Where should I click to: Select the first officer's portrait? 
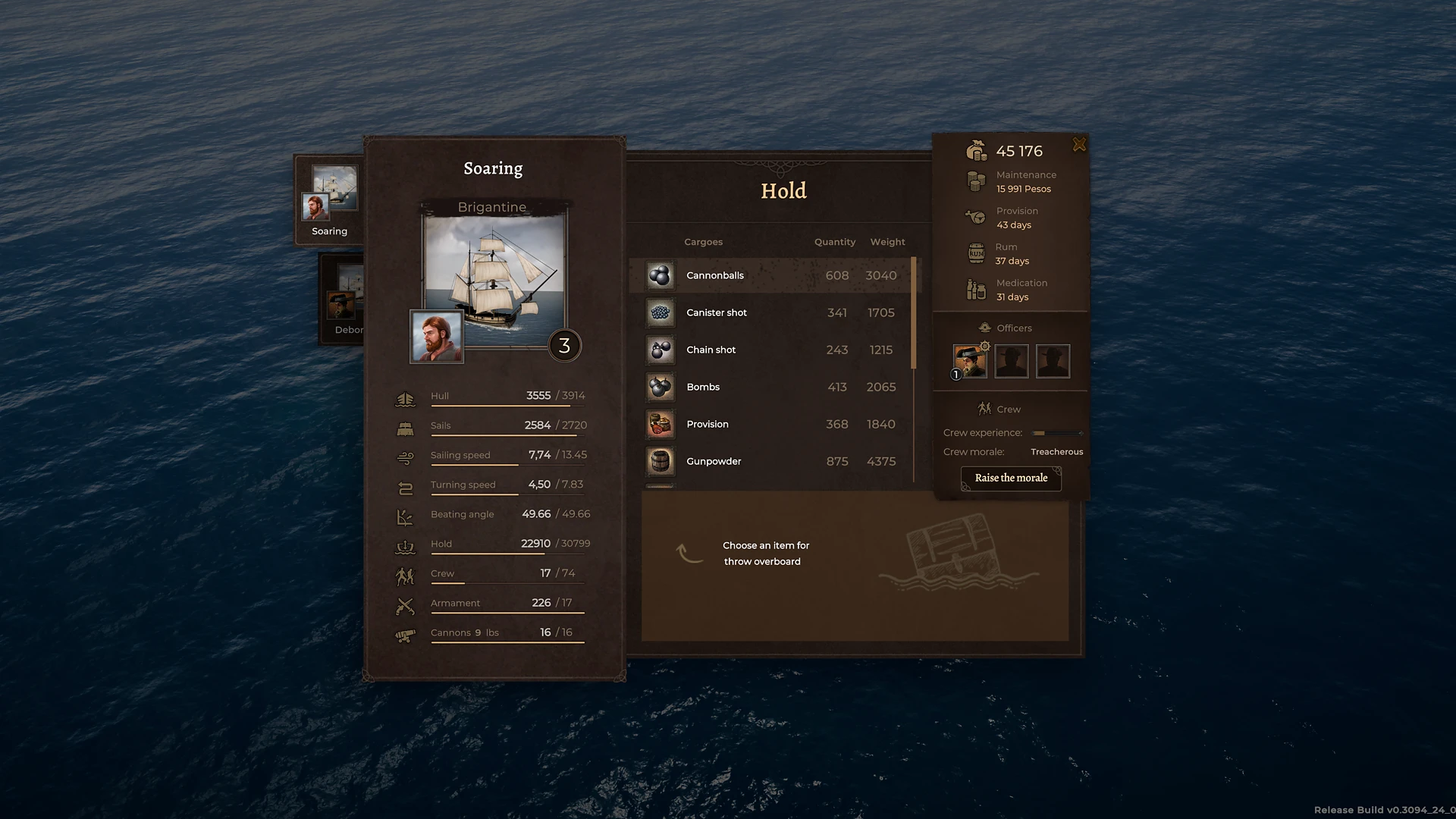969,361
